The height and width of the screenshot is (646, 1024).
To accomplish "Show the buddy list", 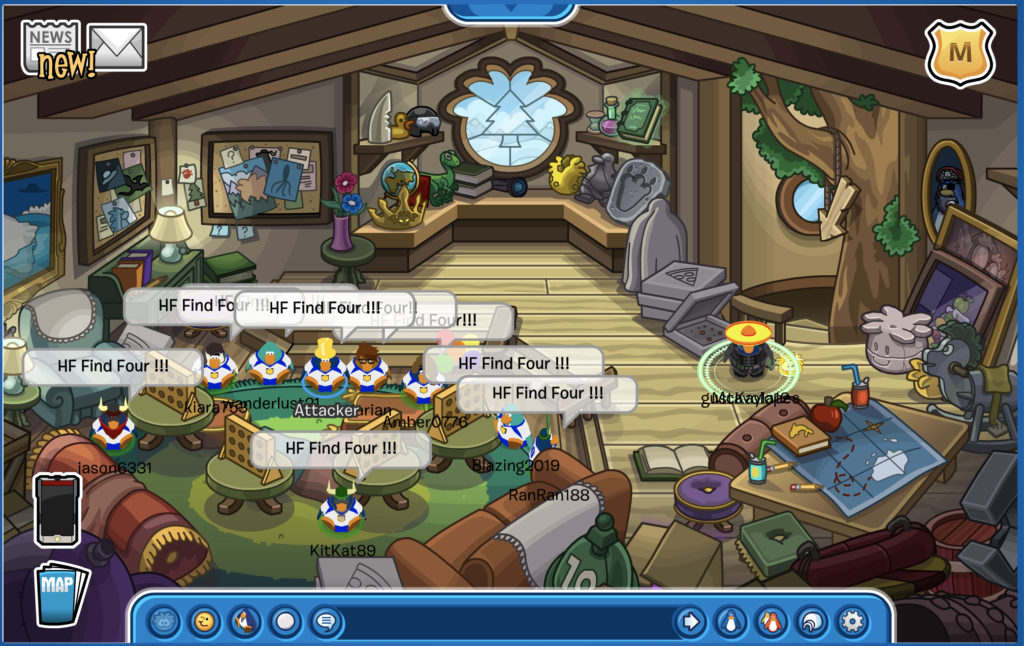I will tap(770, 622).
